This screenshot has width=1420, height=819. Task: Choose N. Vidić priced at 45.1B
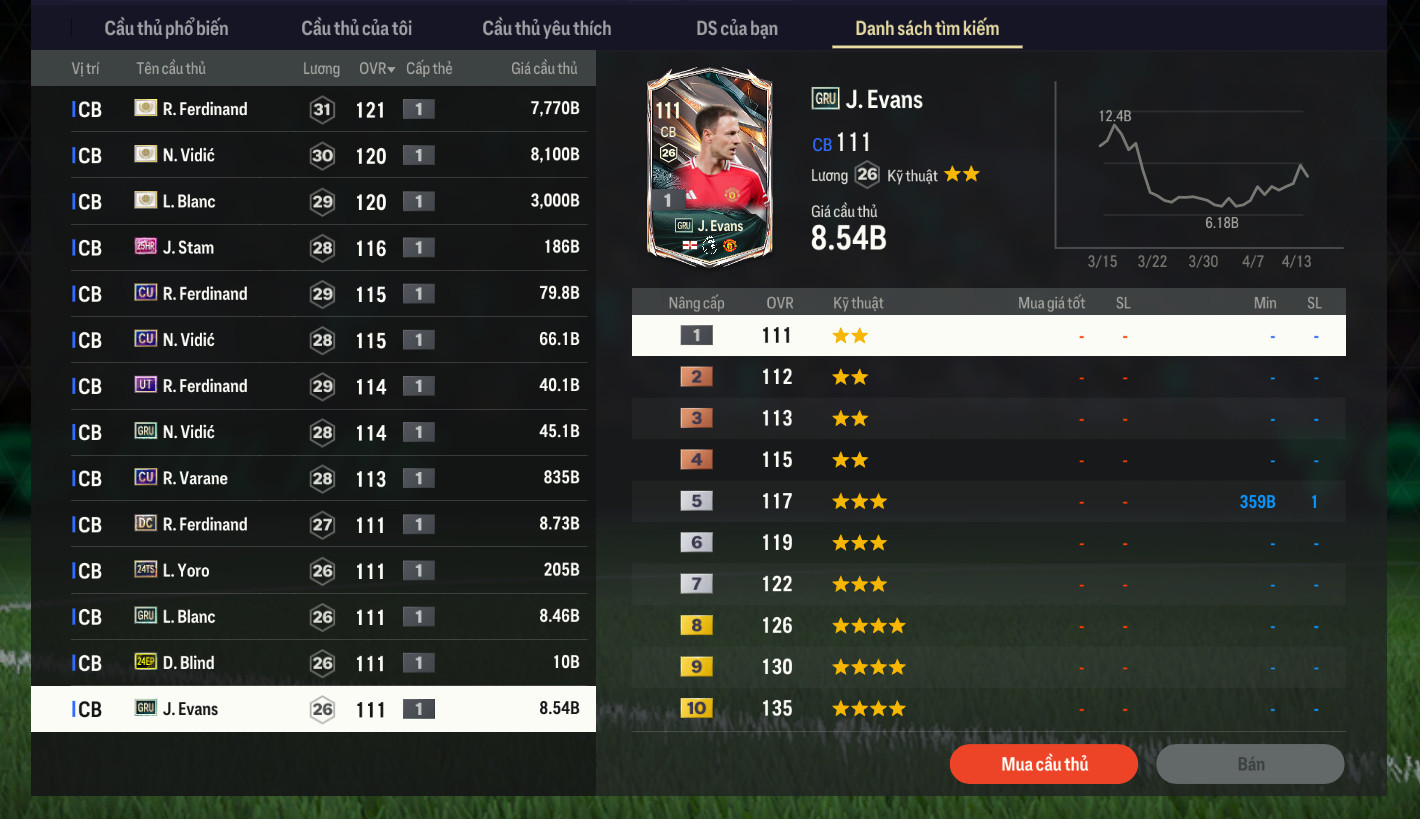pos(313,432)
